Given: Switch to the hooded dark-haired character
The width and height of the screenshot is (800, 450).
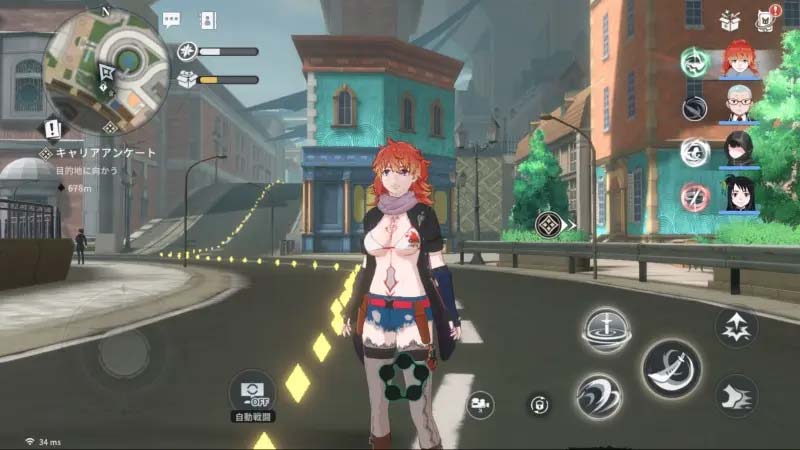Looking at the screenshot, I should 739,149.
